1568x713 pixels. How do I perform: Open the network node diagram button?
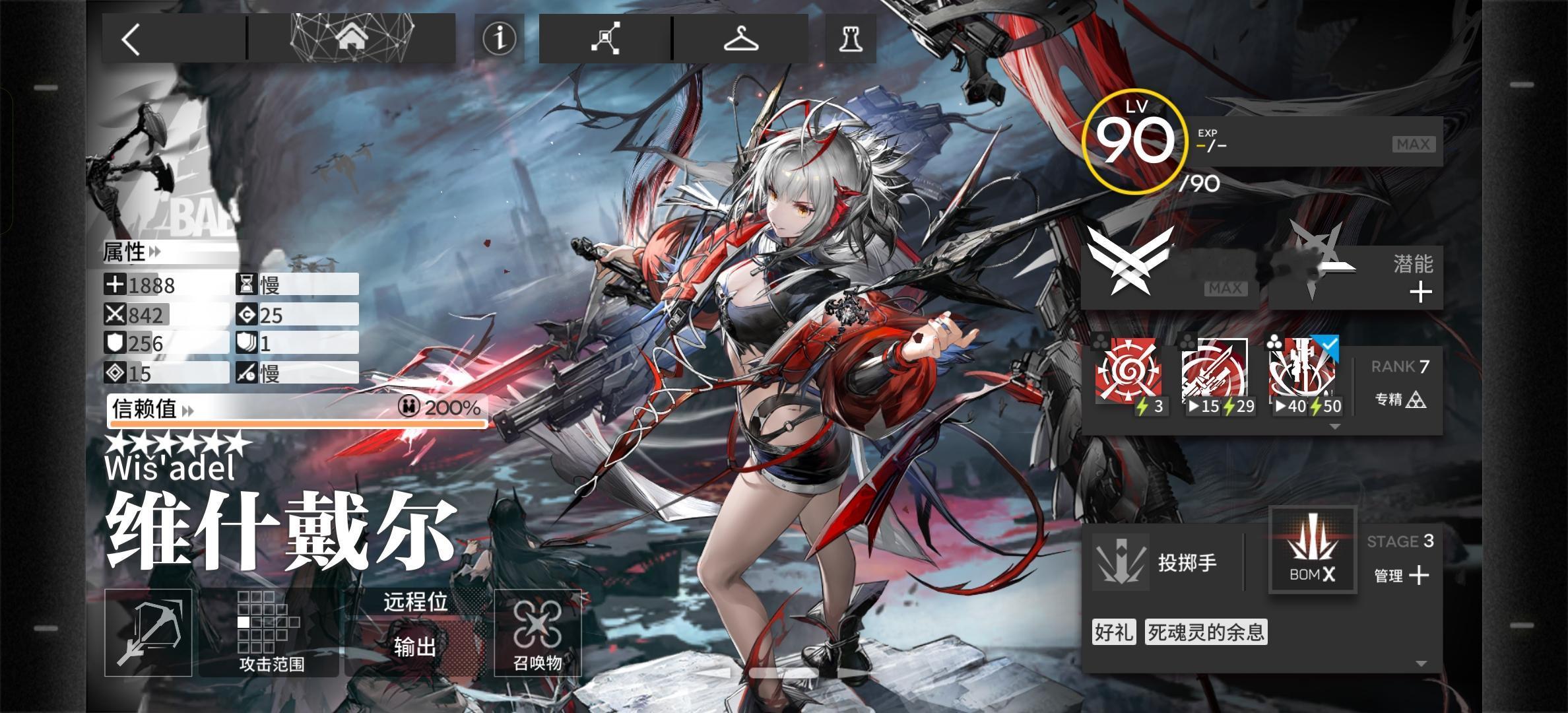605,38
